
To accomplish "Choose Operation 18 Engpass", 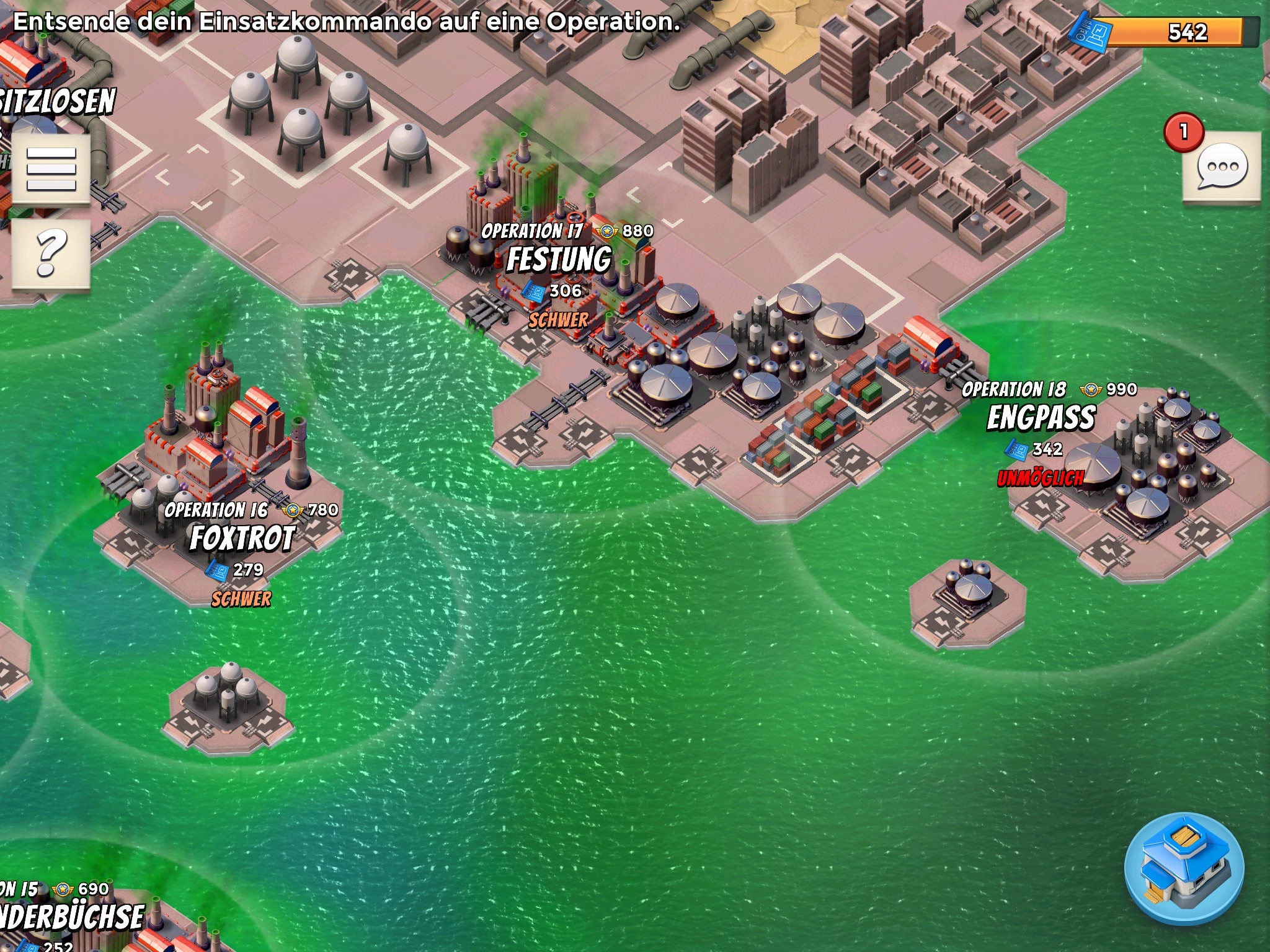I will [1041, 418].
